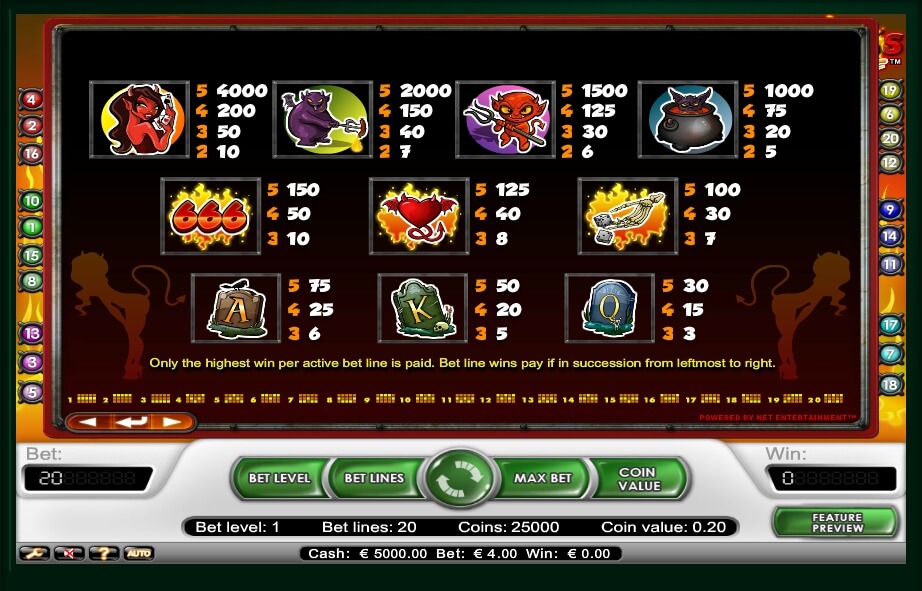Enable Auto play mode
The width and height of the screenshot is (922, 591).
click(x=138, y=553)
